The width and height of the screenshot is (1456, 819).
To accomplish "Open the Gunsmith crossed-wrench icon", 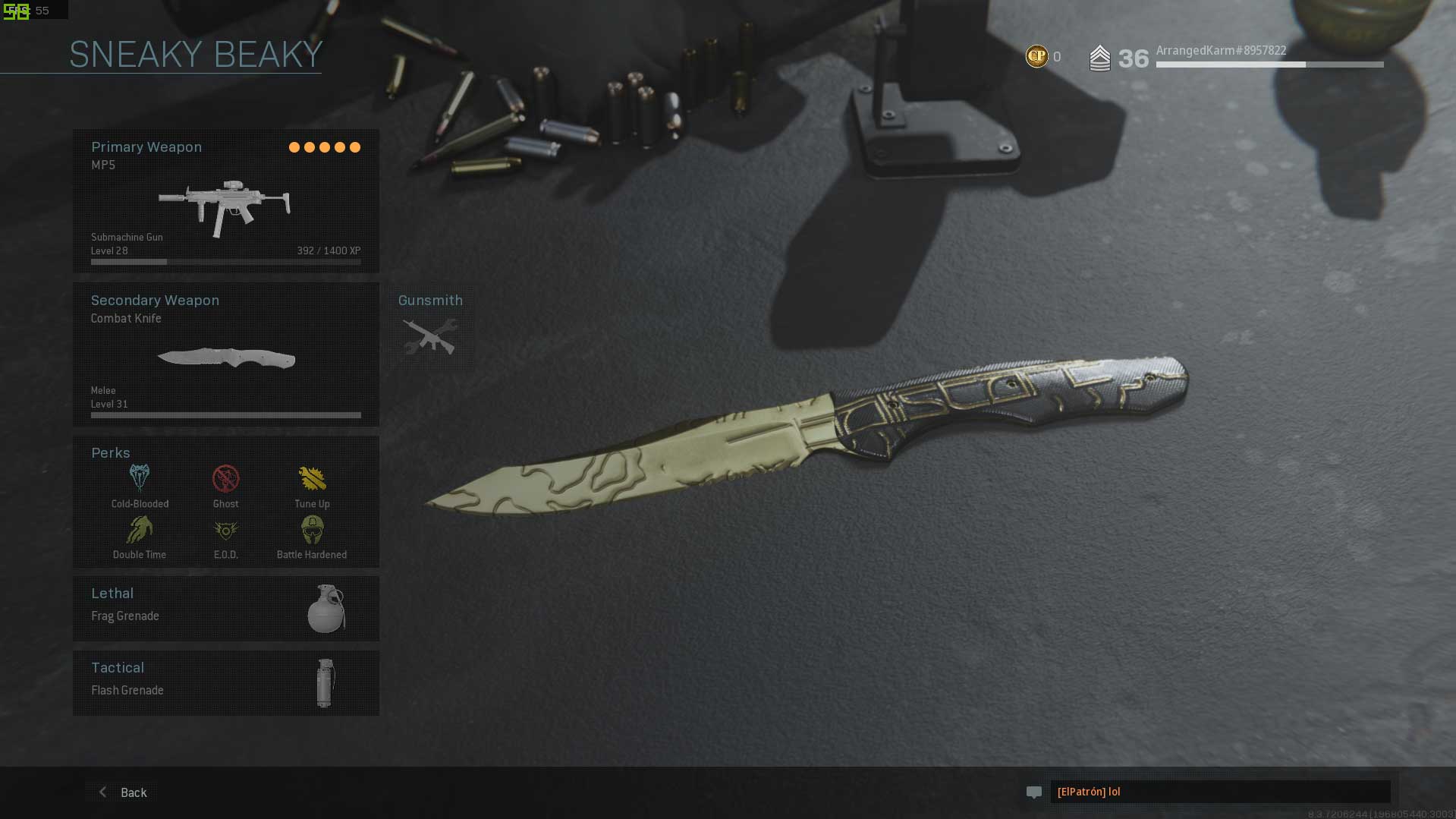I will click(429, 334).
